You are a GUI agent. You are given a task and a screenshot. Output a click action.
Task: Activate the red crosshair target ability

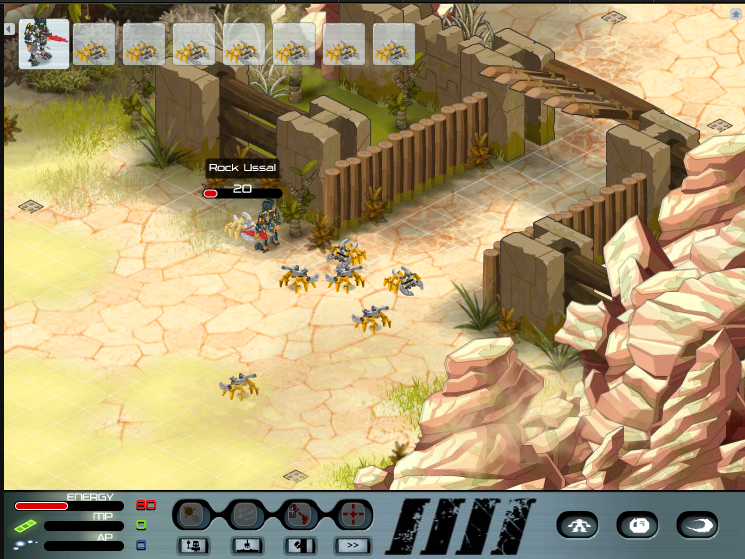352,515
